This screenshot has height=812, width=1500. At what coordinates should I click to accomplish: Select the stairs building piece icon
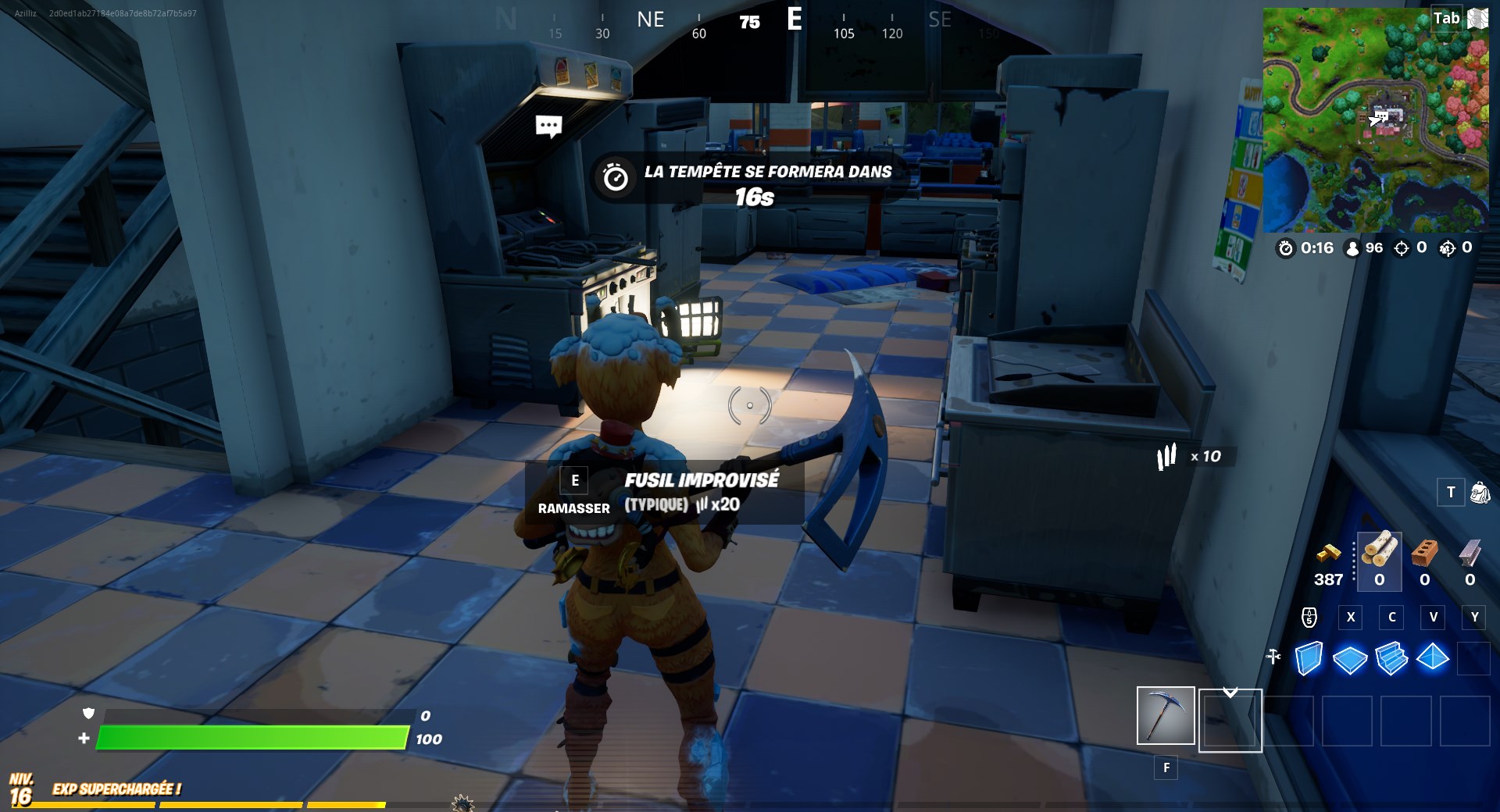1391,659
